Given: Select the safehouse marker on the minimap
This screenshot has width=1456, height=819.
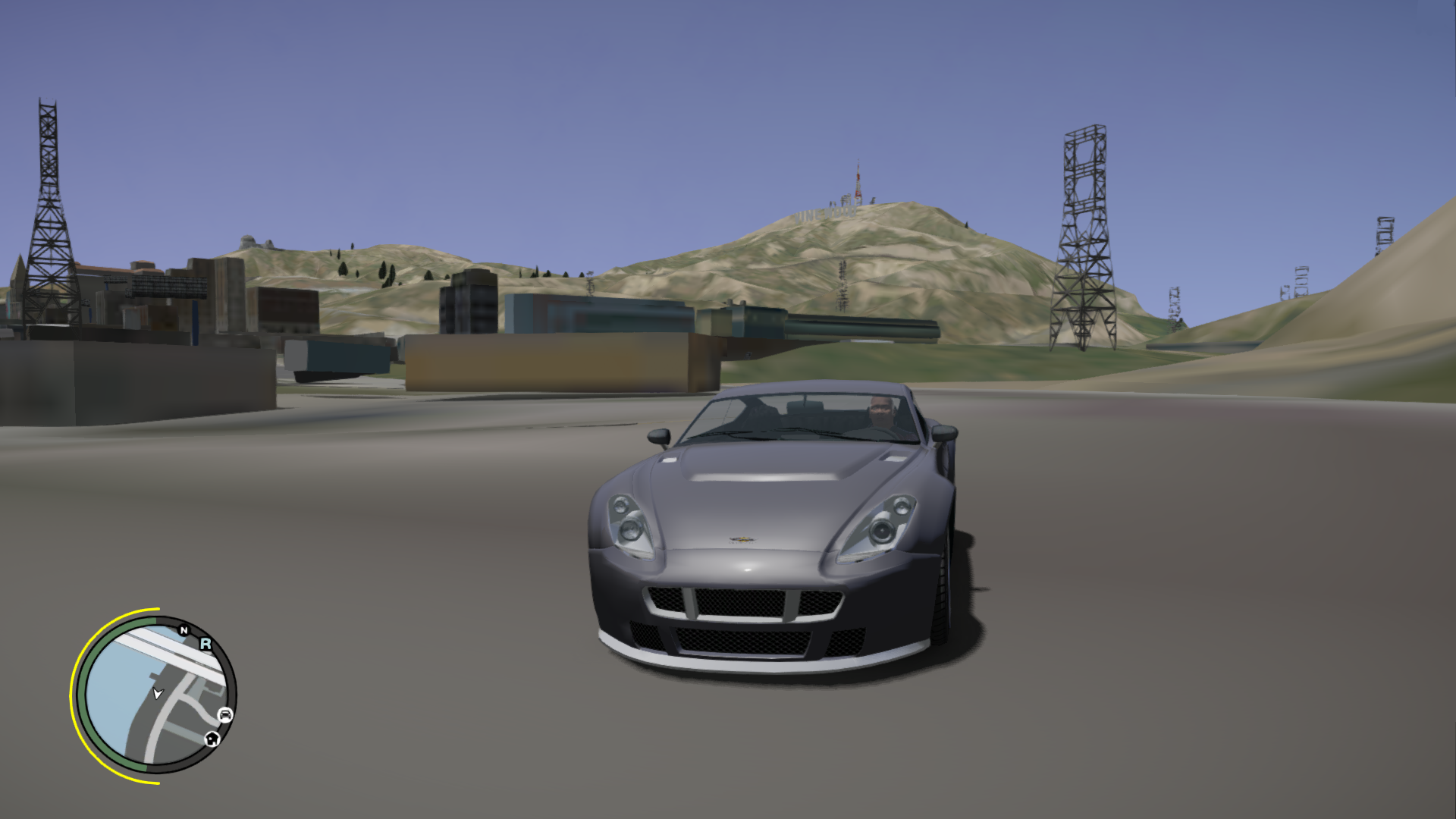Looking at the screenshot, I should pos(212,739).
